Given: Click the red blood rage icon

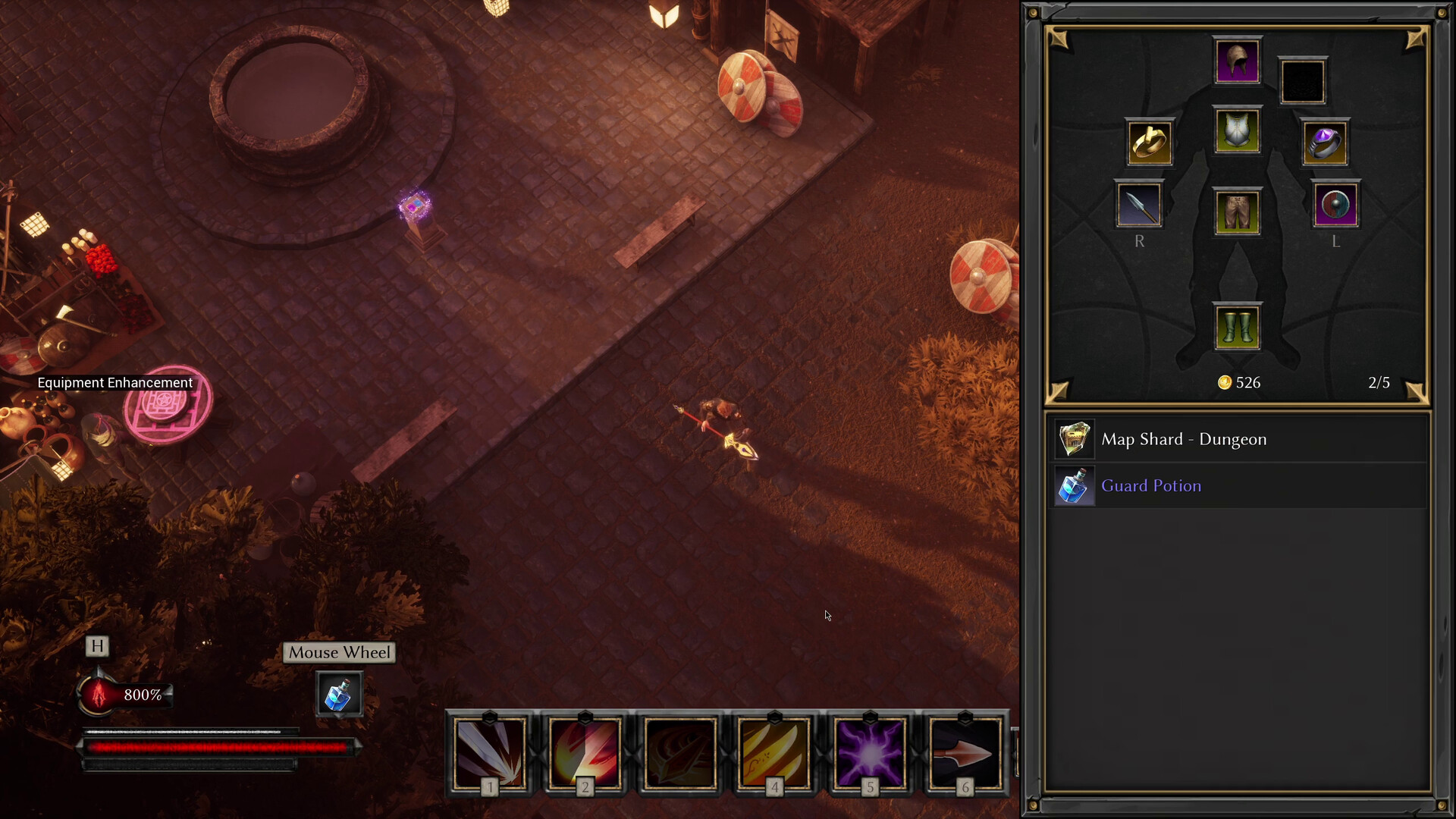Looking at the screenshot, I should (99, 694).
